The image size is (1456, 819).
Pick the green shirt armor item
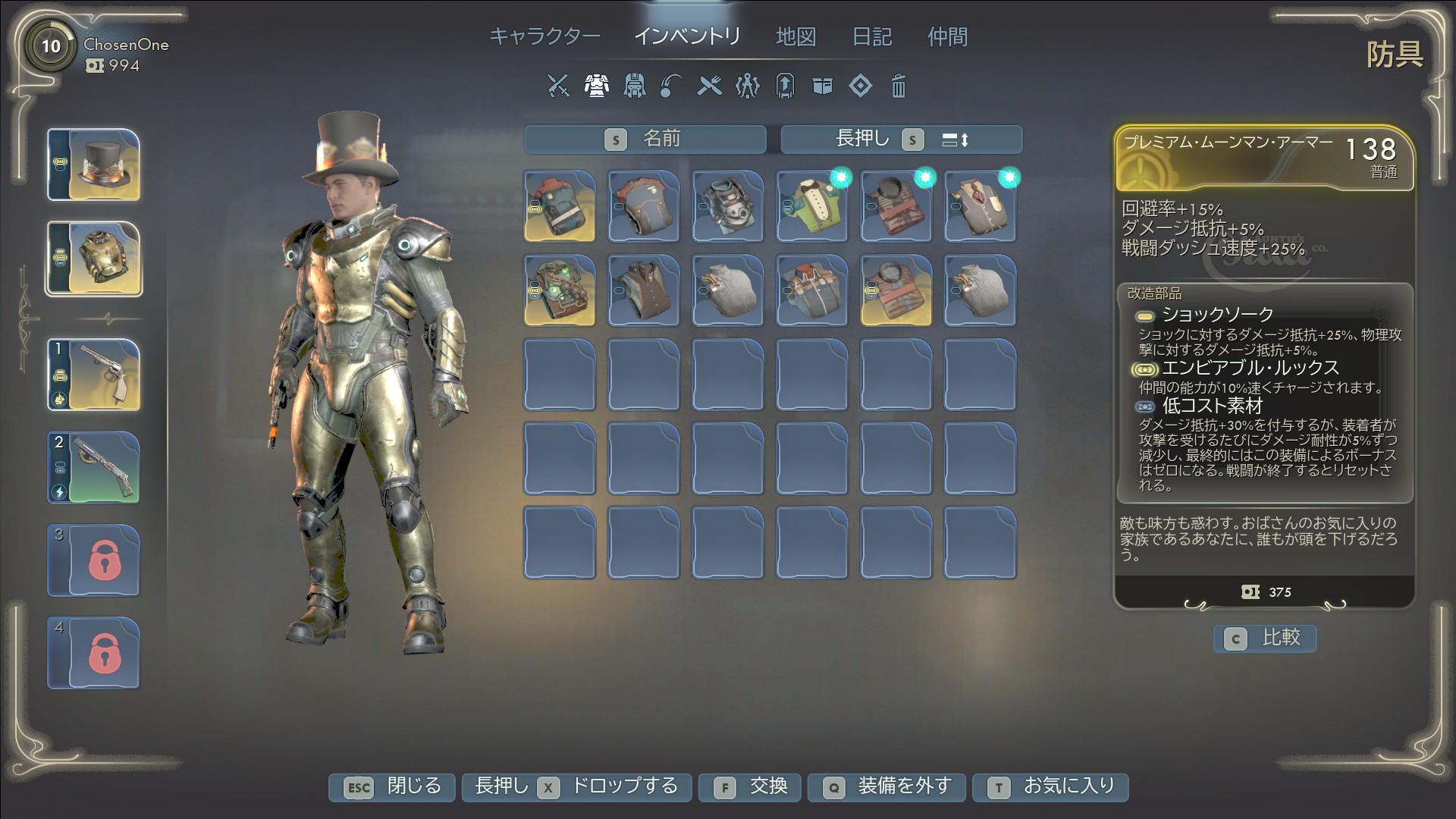(811, 206)
